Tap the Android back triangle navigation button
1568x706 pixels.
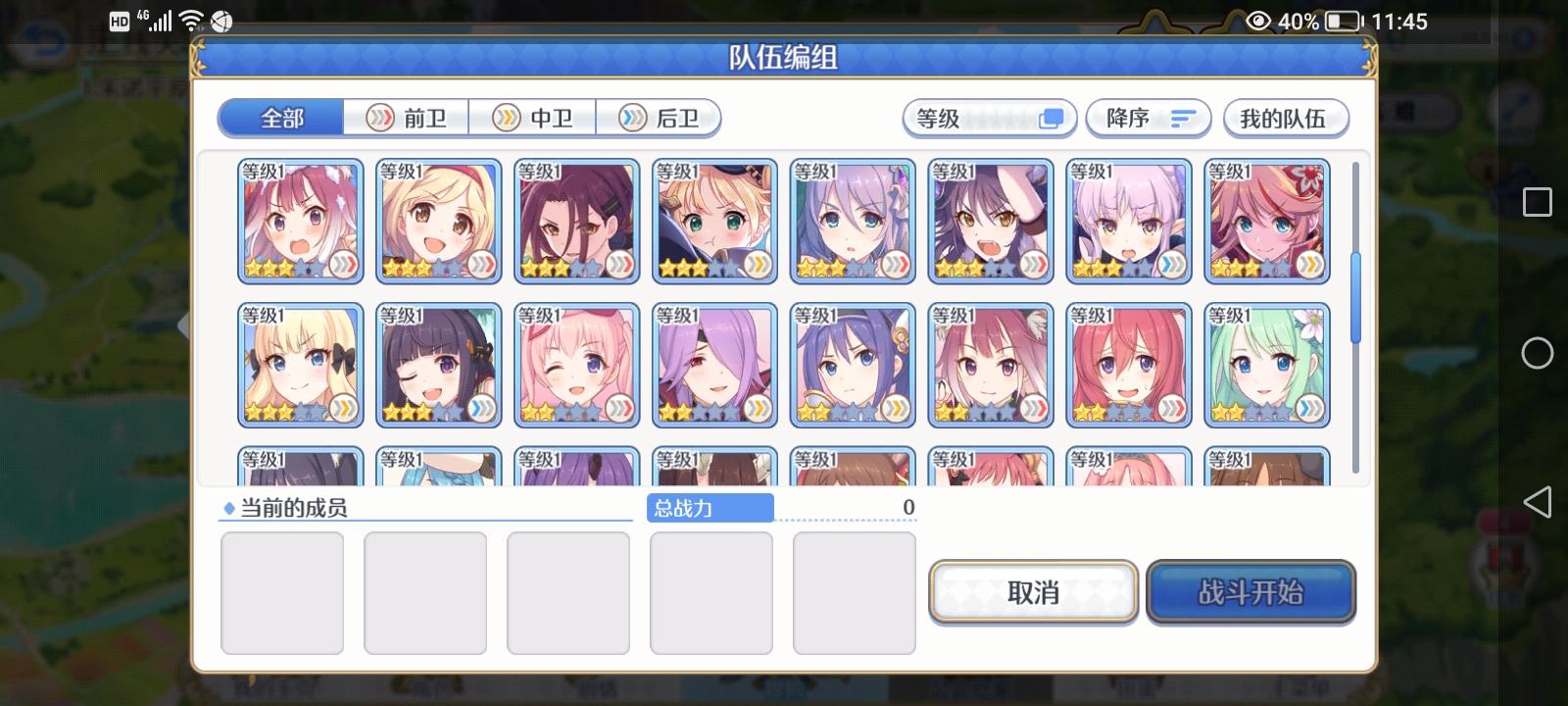coord(1540,502)
